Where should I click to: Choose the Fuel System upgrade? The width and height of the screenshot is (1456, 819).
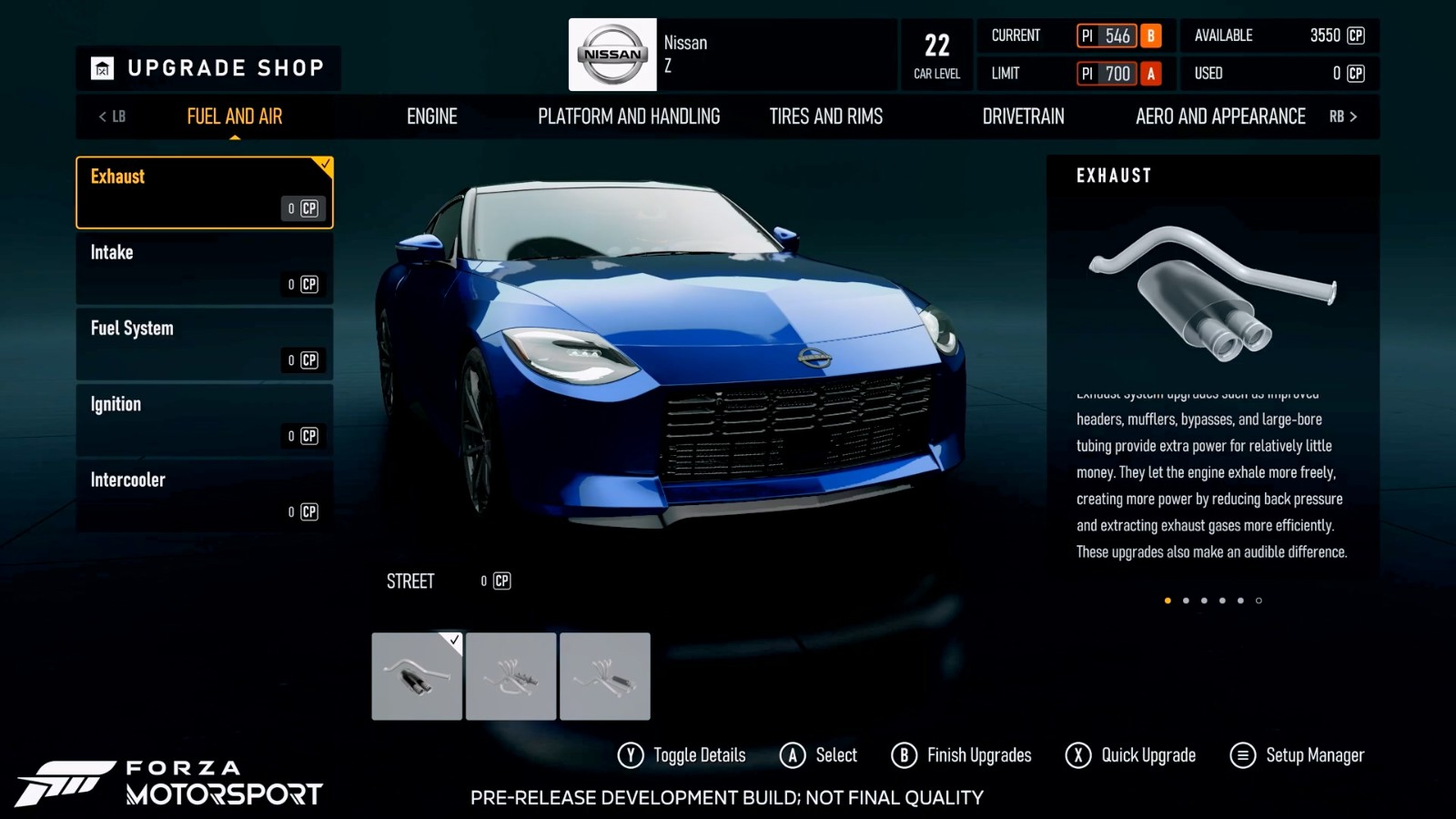[204, 344]
